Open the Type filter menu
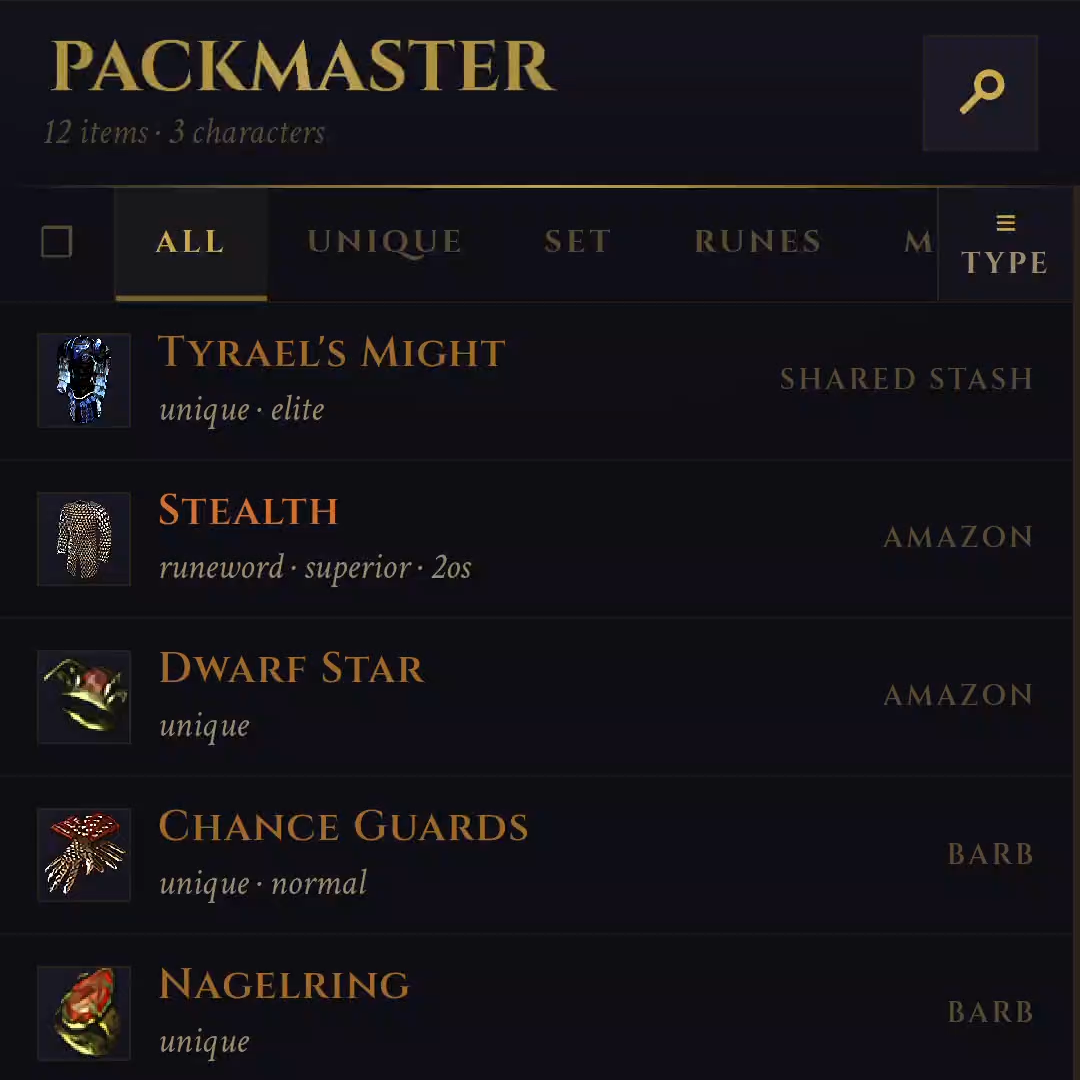The height and width of the screenshot is (1080, 1080). pyautogui.click(x=1005, y=244)
